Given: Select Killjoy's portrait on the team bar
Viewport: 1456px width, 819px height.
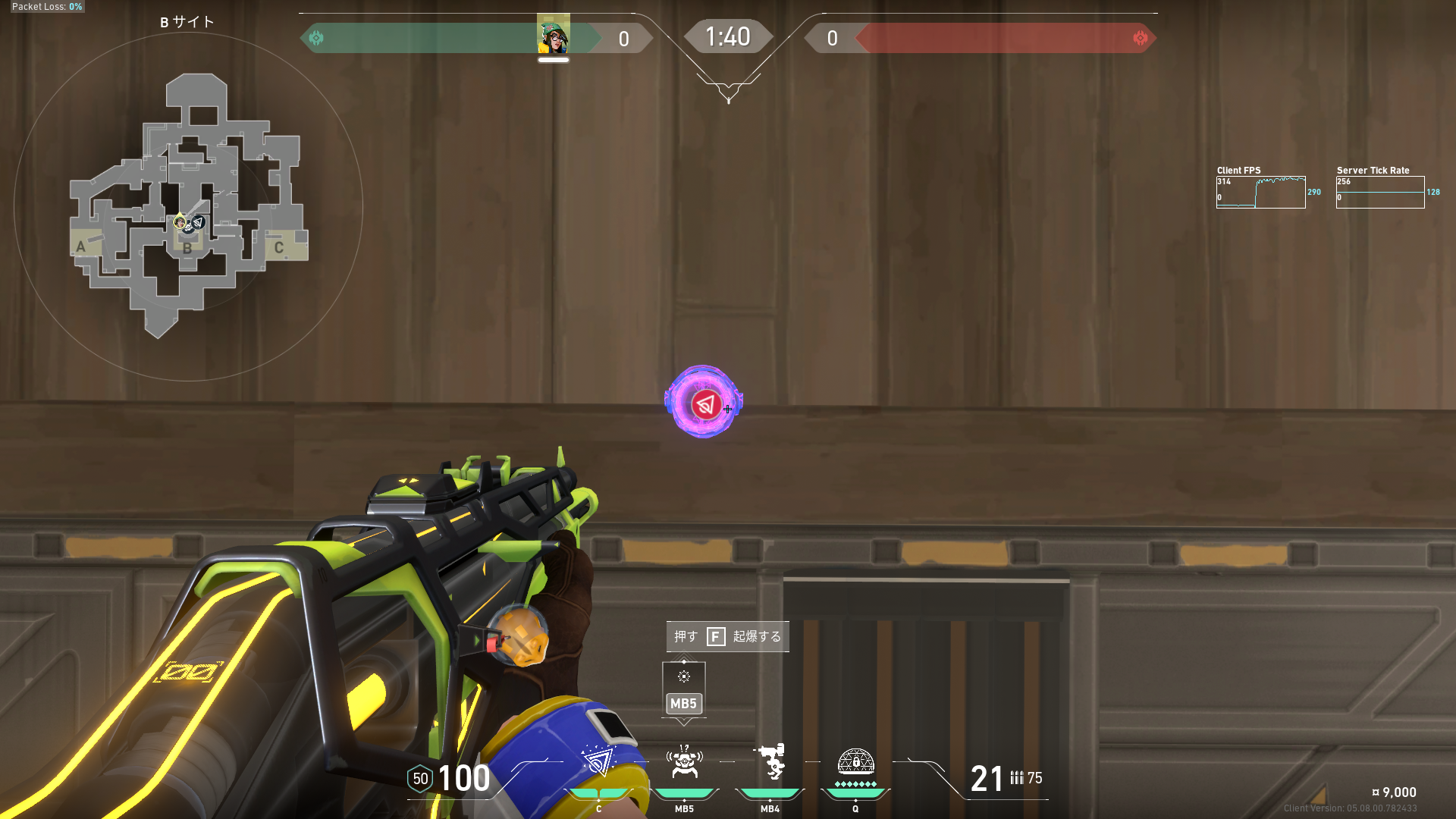Looking at the screenshot, I should (554, 35).
